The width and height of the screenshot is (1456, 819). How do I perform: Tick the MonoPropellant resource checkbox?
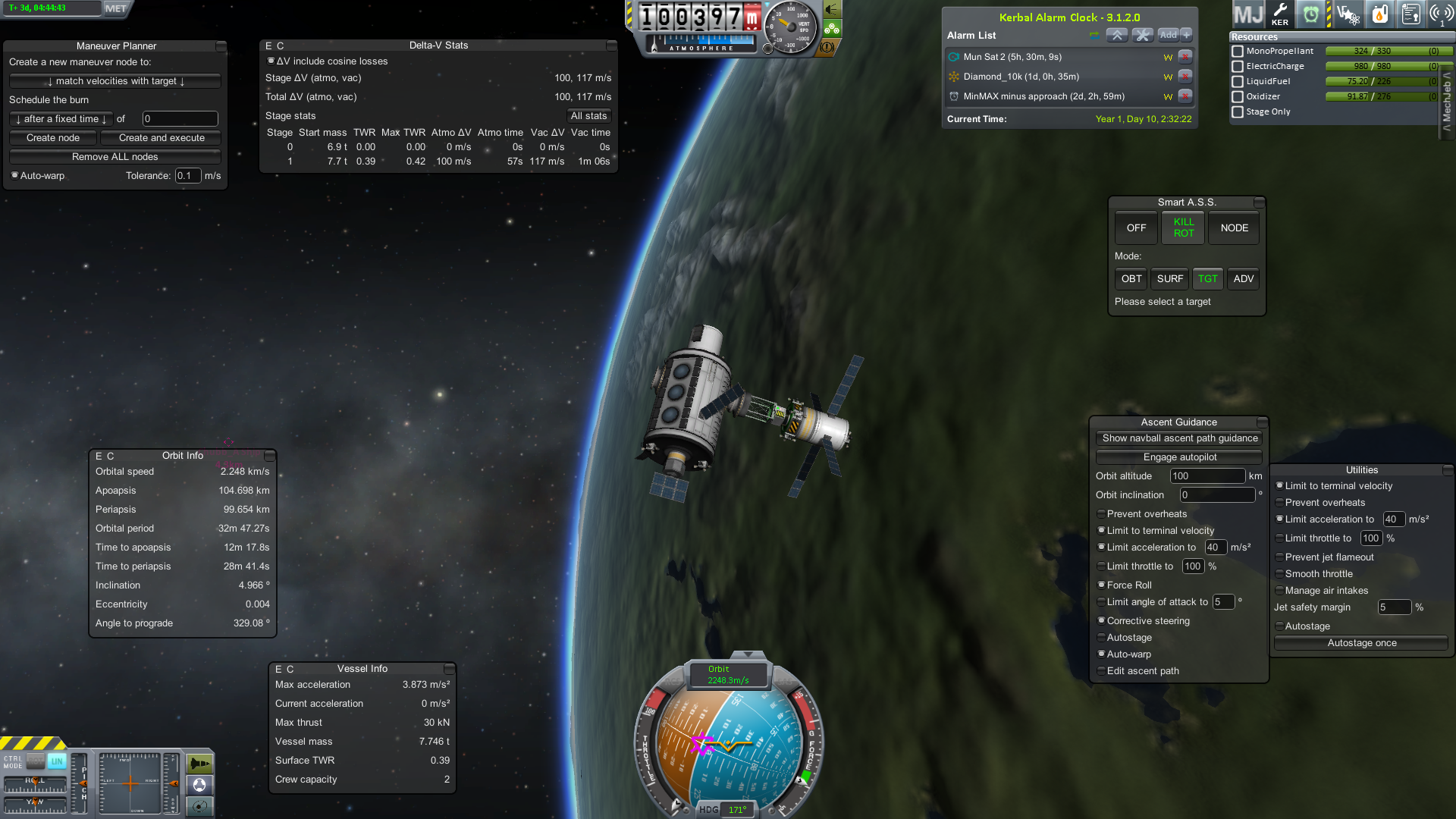tap(1238, 52)
